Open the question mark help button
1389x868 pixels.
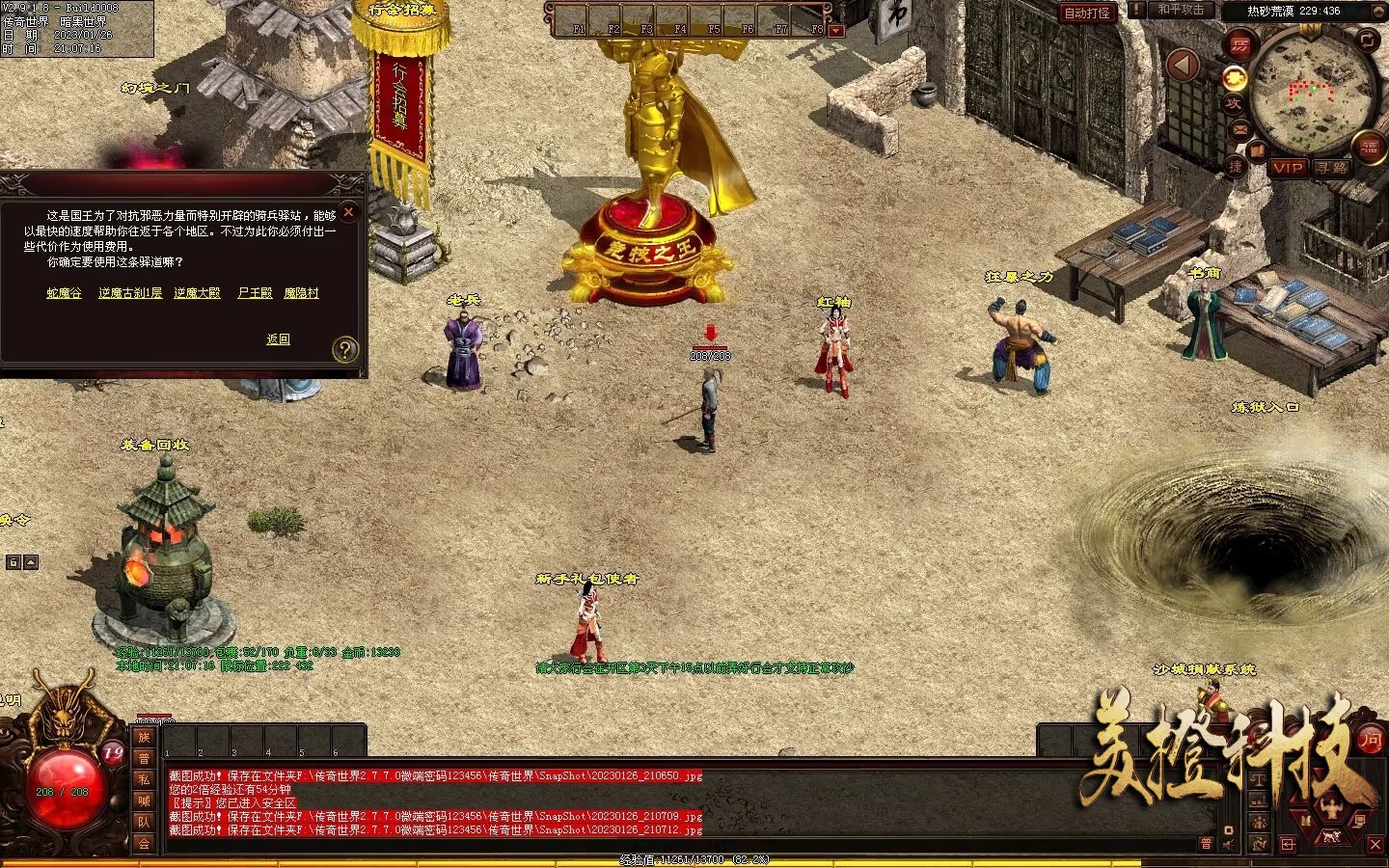[x=344, y=350]
